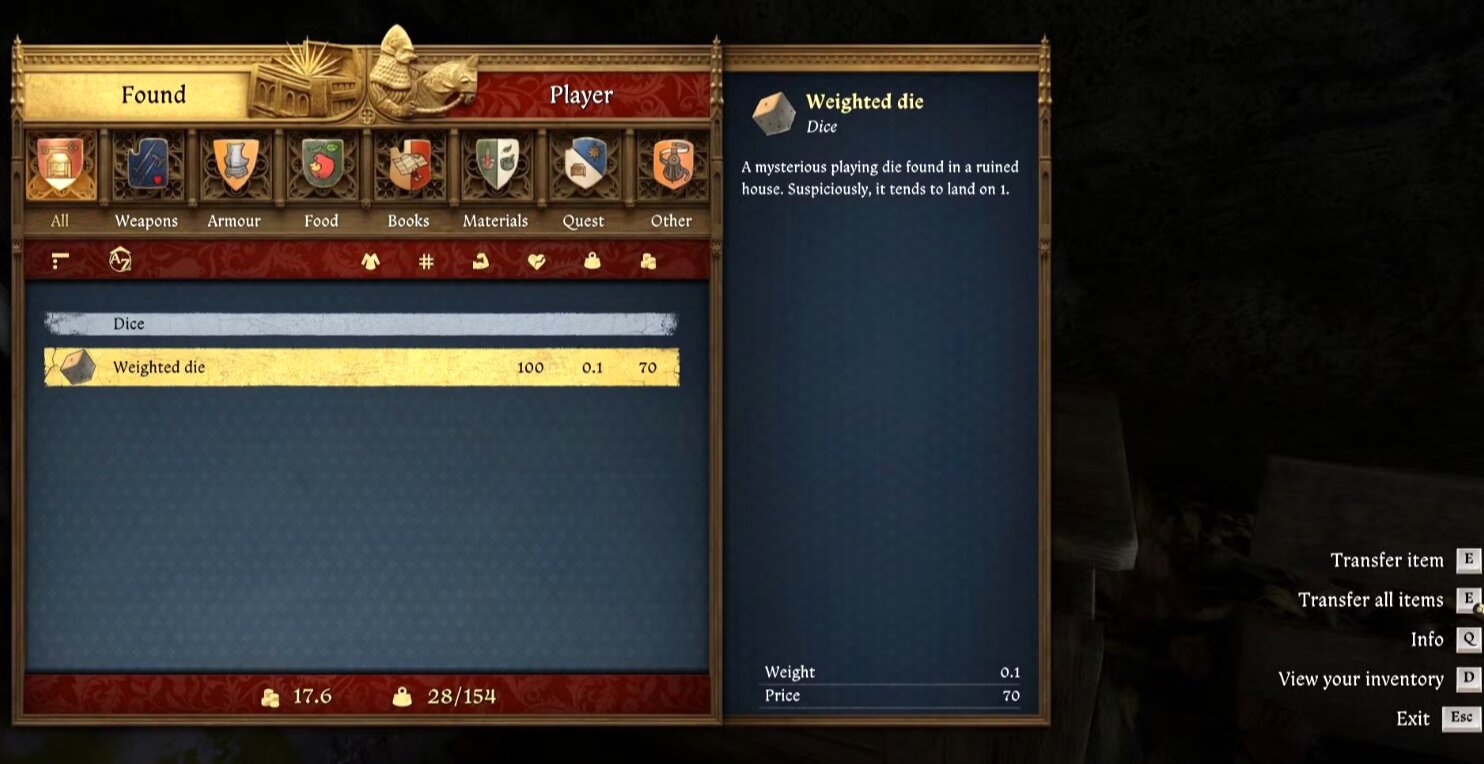Choose View your inventory option
Screen dimensions: 1484x764
click(1361, 679)
